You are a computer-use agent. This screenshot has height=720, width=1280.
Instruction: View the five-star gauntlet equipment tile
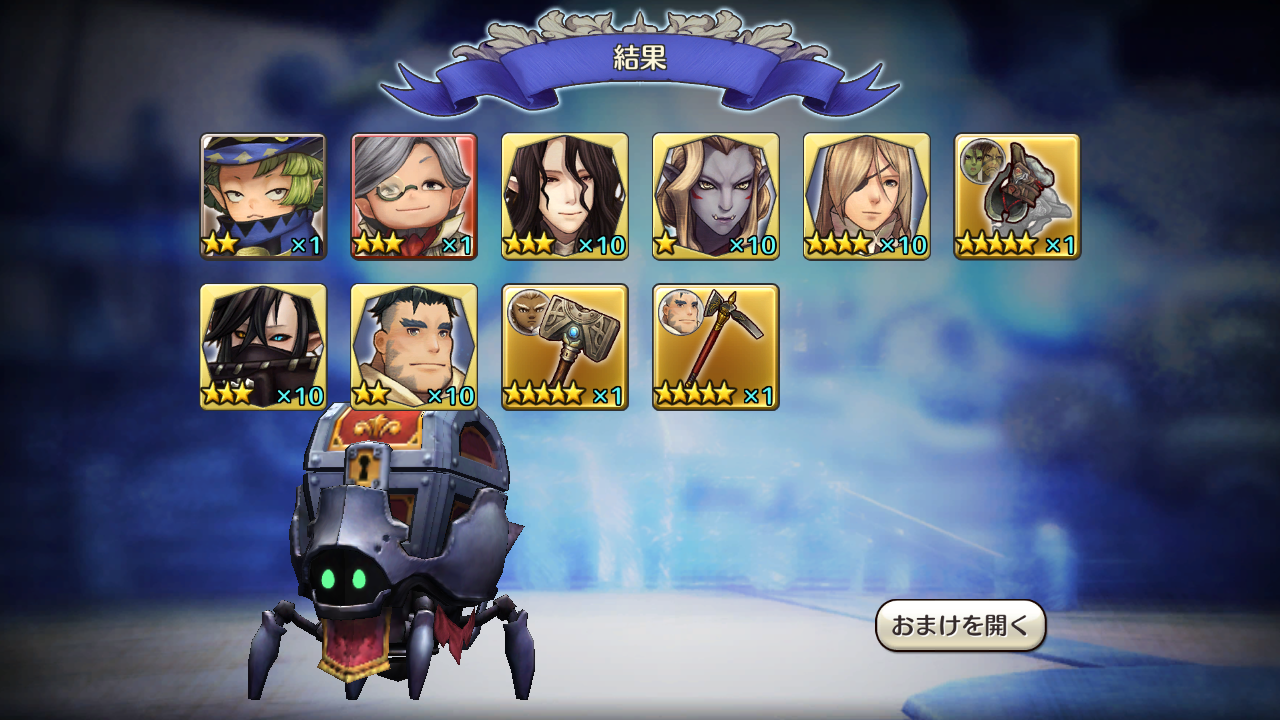coord(1017,196)
